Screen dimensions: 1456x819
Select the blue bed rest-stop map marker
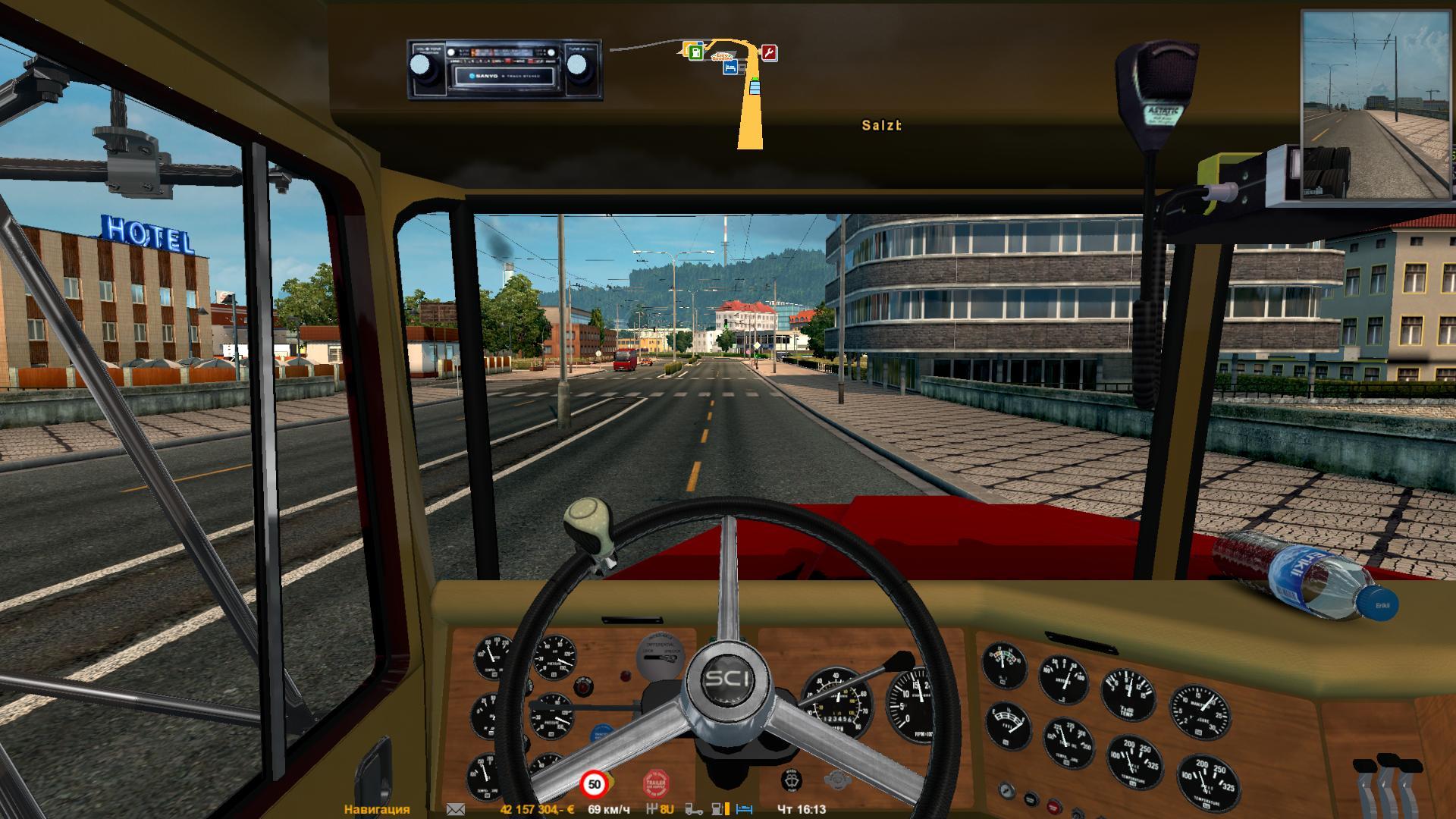click(730, 67)
